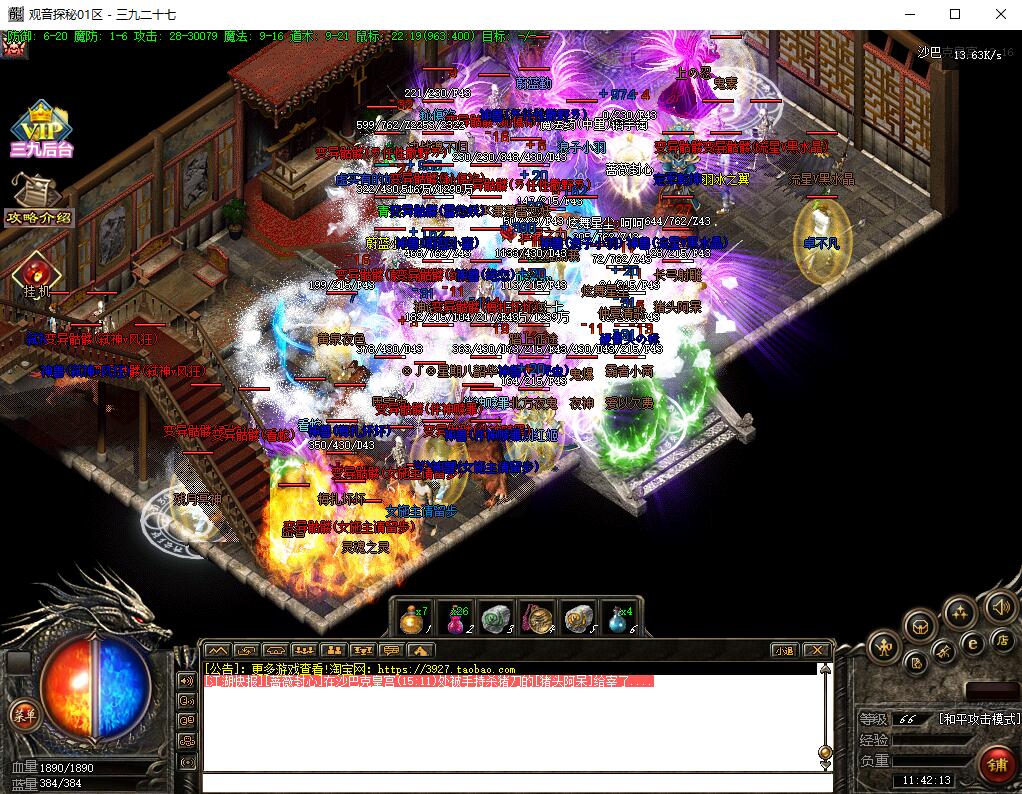Image resolution: width=1022 pixels, height=794 pixels.
Task: Toggle the 挂机 auto-battle icon
Action: tap(37, 273)
